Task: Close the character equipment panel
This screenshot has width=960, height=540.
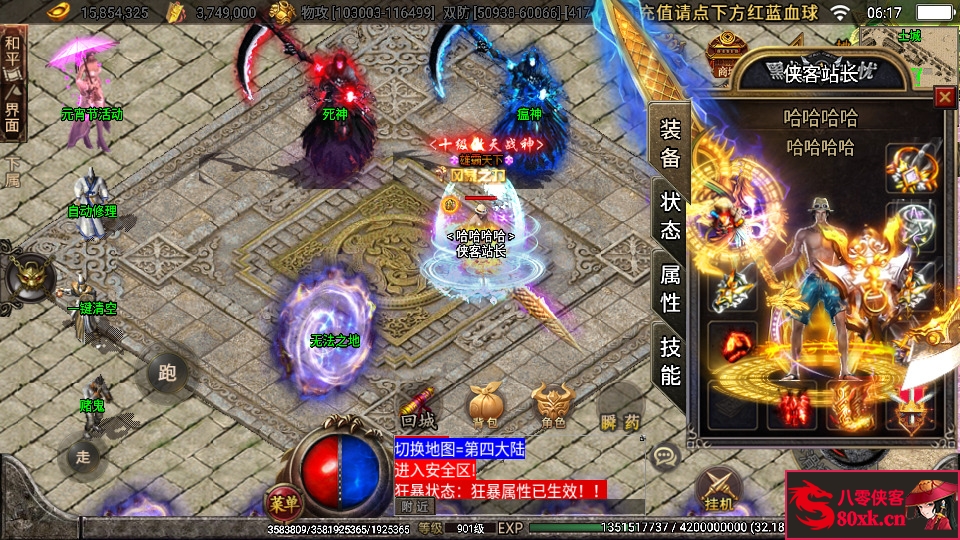Action: point(944,97)
